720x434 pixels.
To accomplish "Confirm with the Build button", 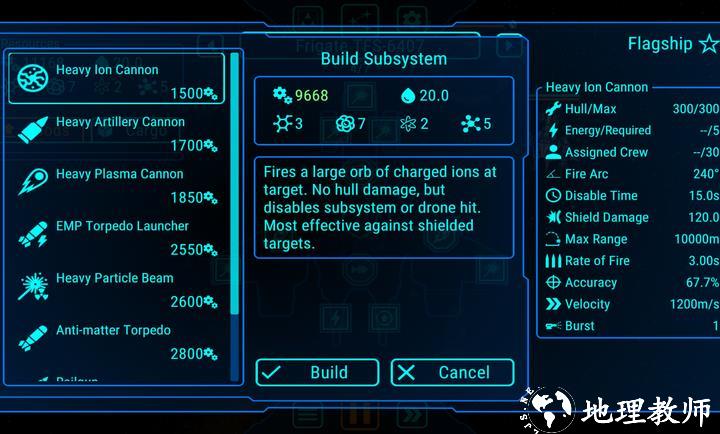I will coord(317,373).
